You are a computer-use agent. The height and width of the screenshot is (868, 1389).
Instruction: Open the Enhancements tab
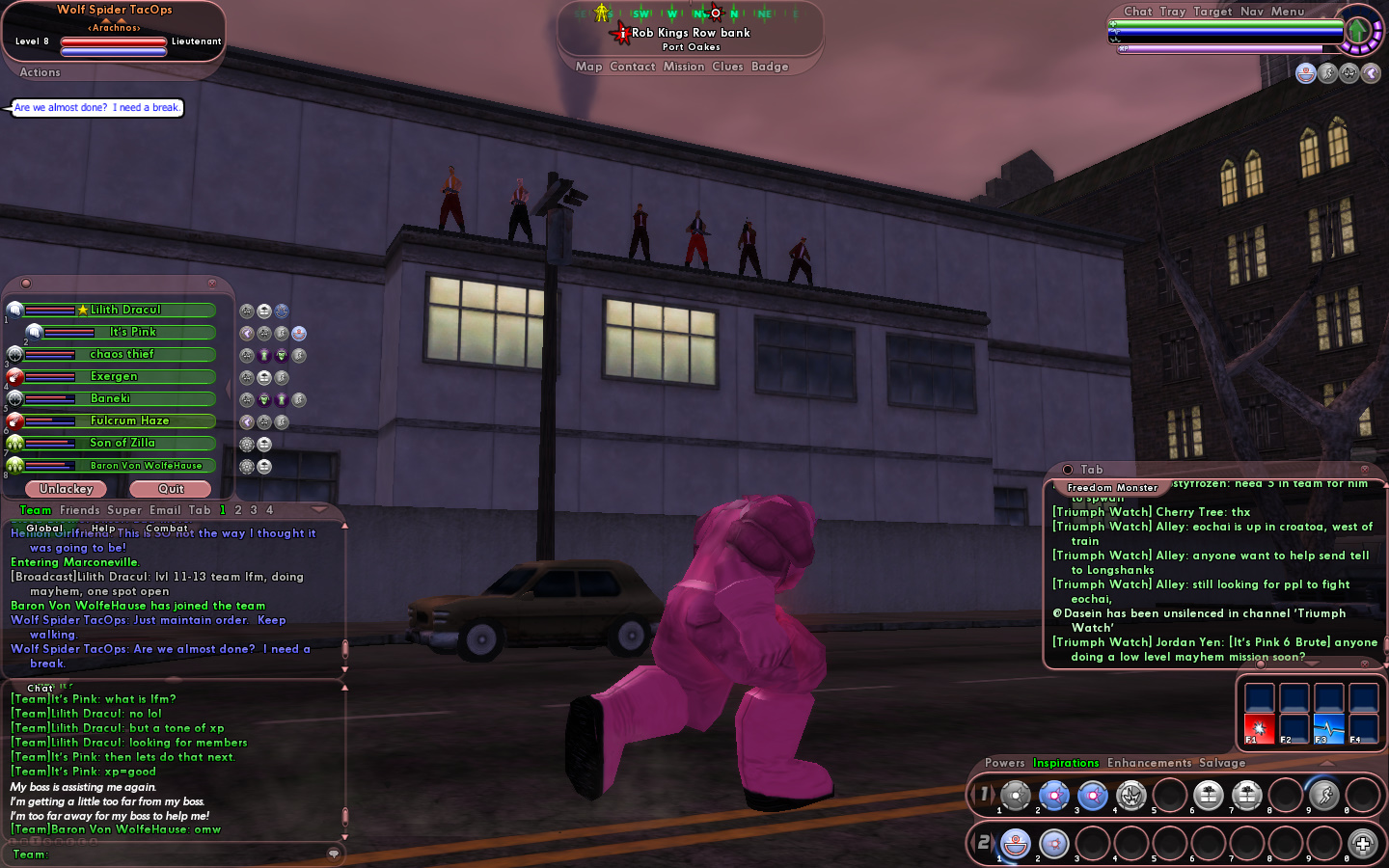(x=1149, y=763)
